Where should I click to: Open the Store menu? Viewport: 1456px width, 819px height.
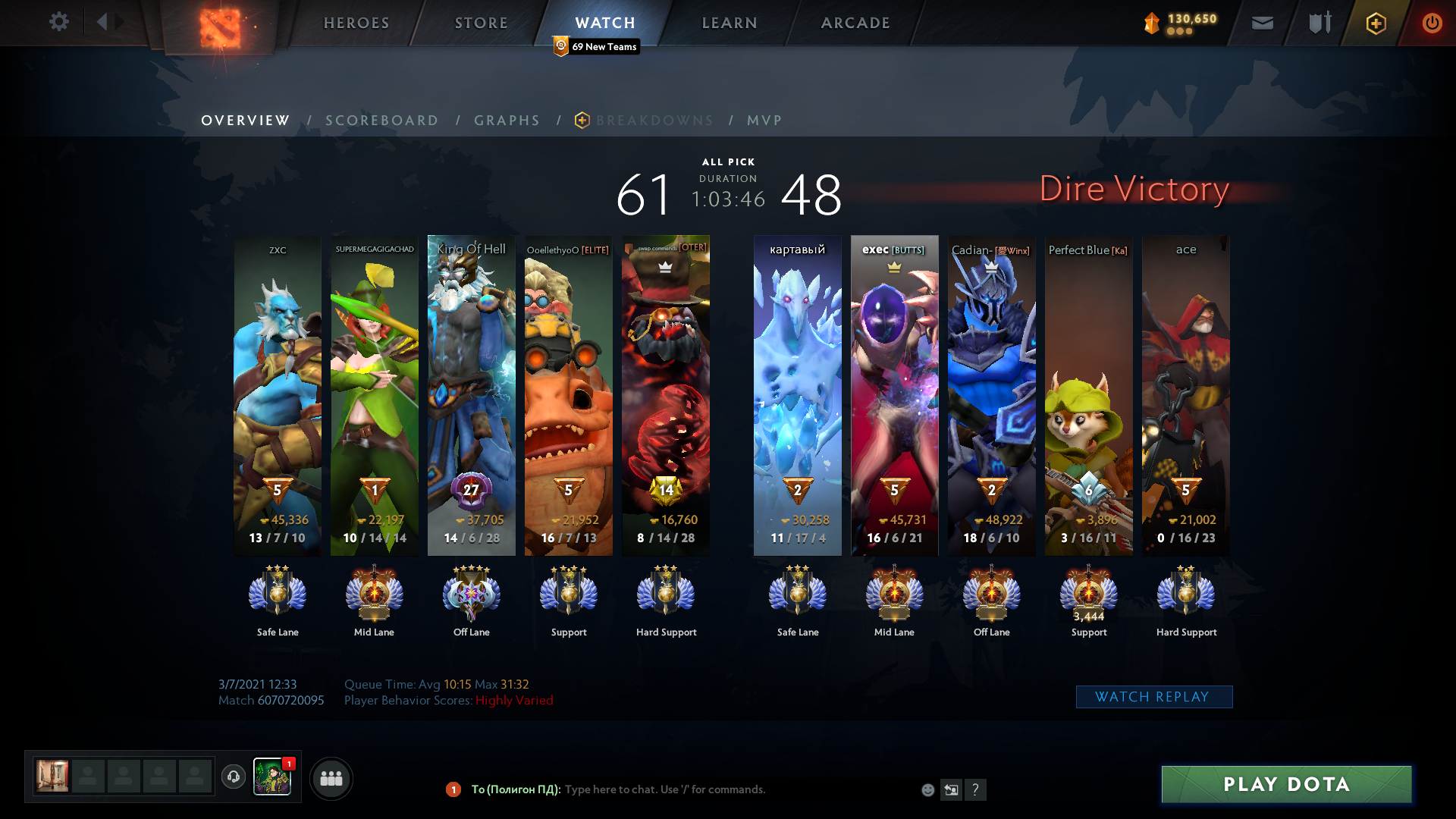pyautogui.click(x=482, y=23)
